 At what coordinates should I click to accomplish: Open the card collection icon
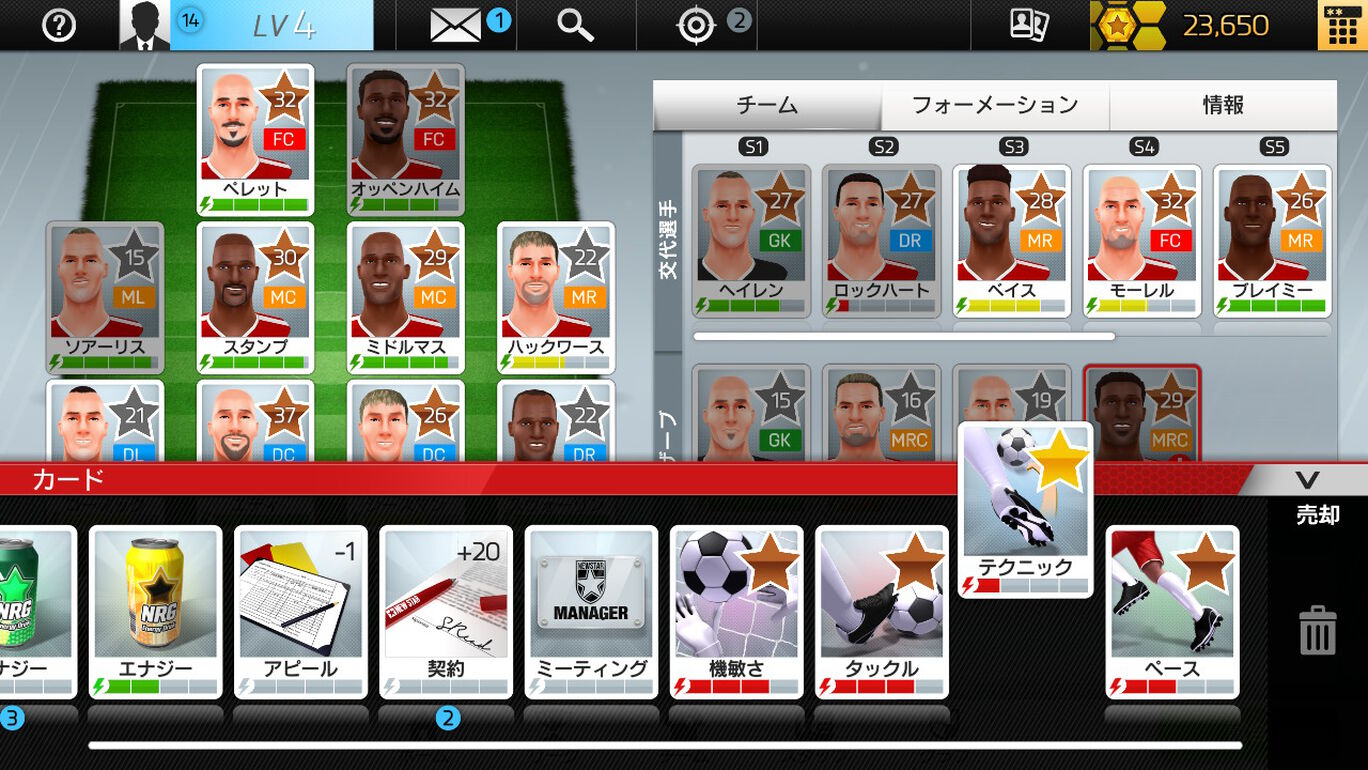click(1029, 25)
